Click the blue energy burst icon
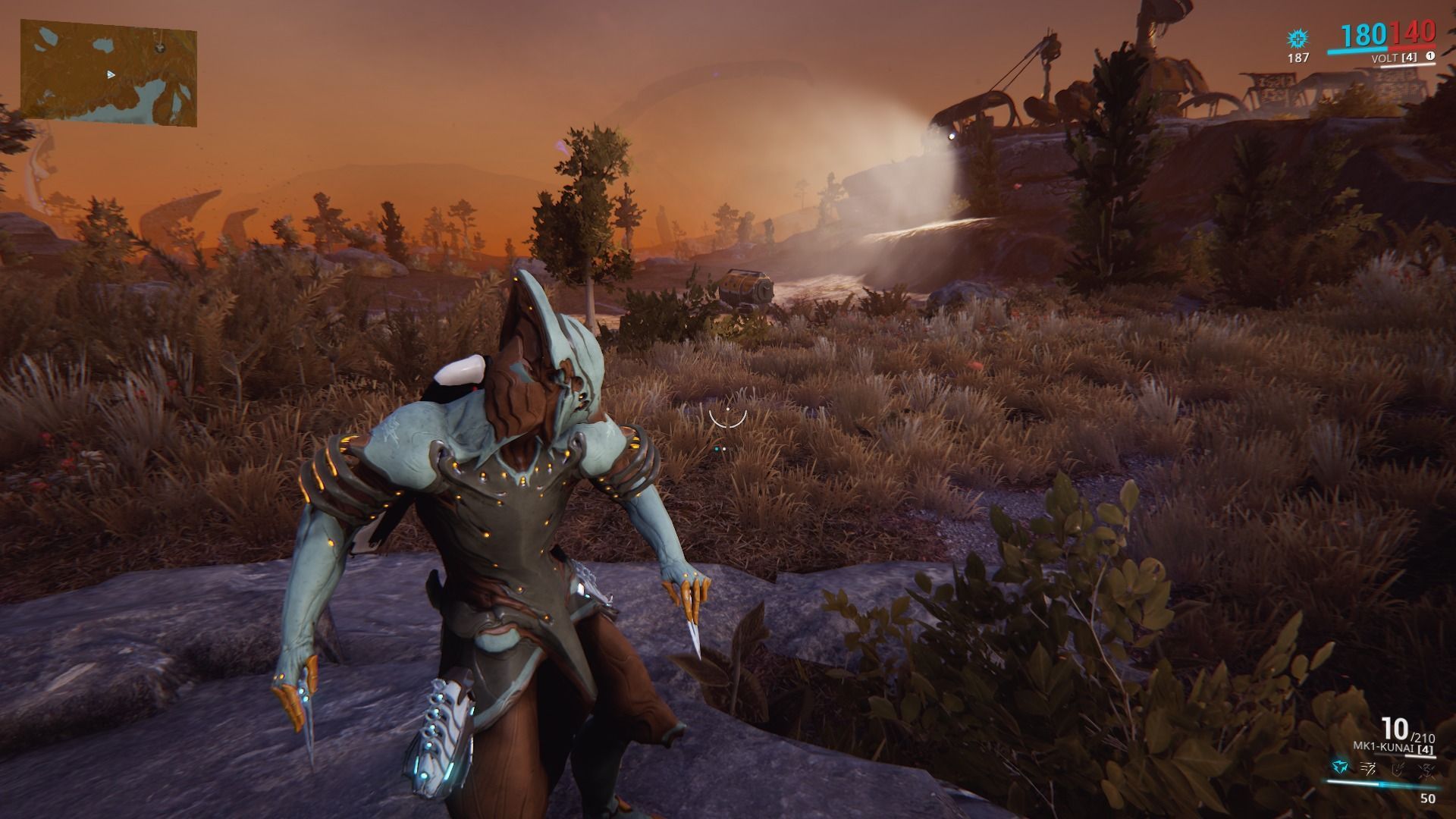The height and width of the screenshot is (819, 1456). pos(1298,39)
